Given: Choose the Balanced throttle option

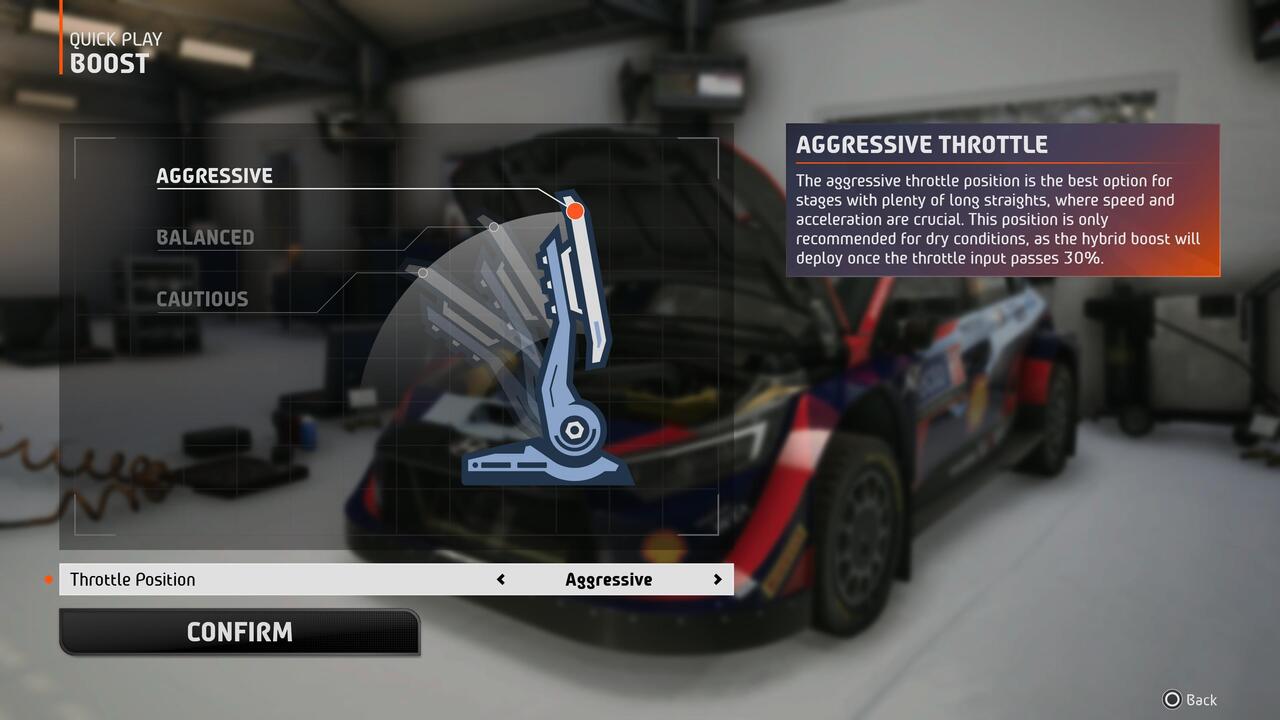Looking at the screenshot, I should pyautogui.click(x=205, y=238).
